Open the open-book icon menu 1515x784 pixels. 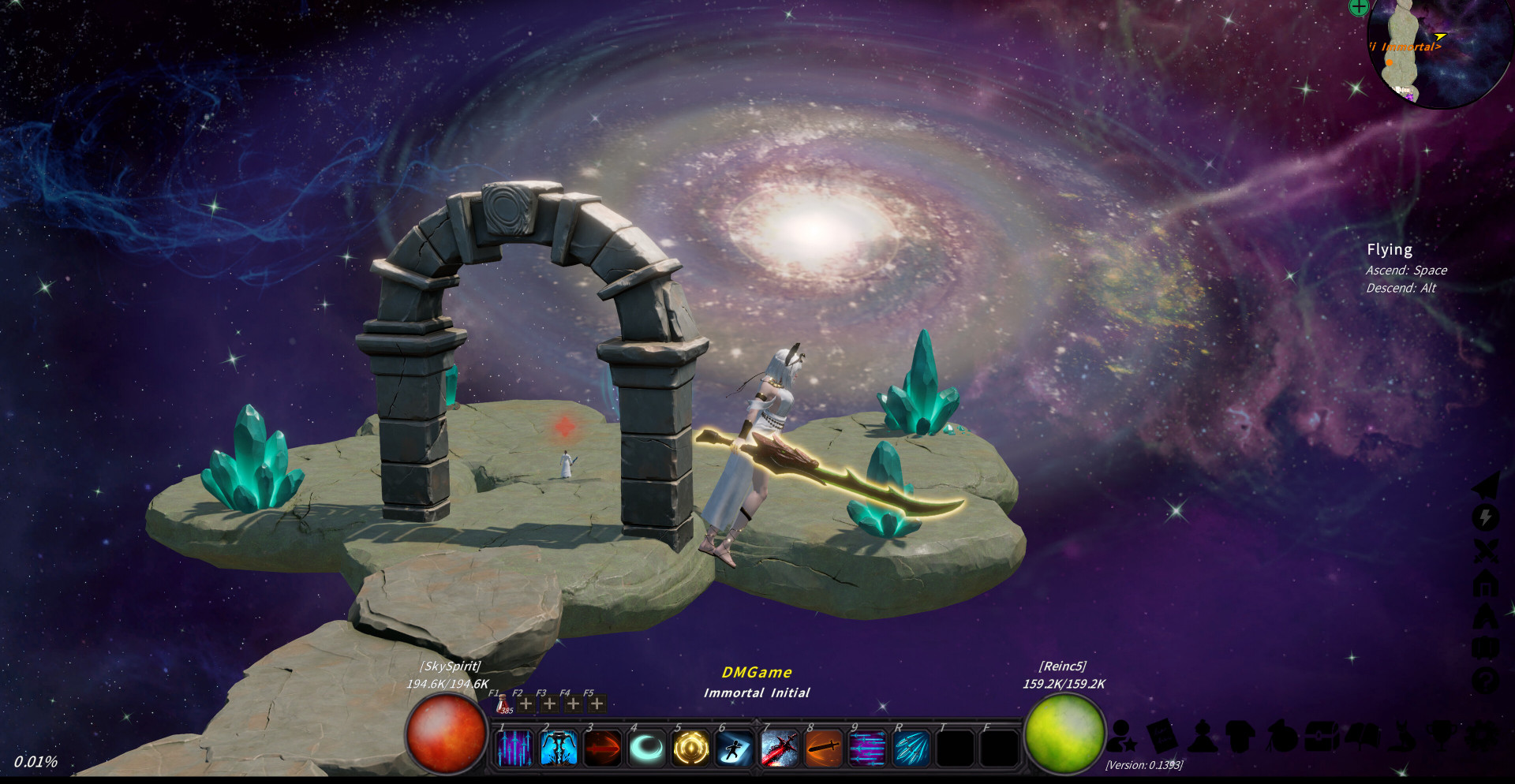(x=1363, y=736)
